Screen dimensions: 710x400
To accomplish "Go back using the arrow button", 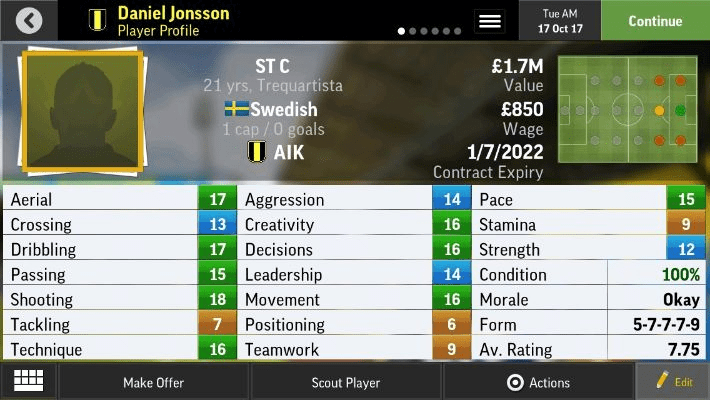I will [x=29, y=20].
